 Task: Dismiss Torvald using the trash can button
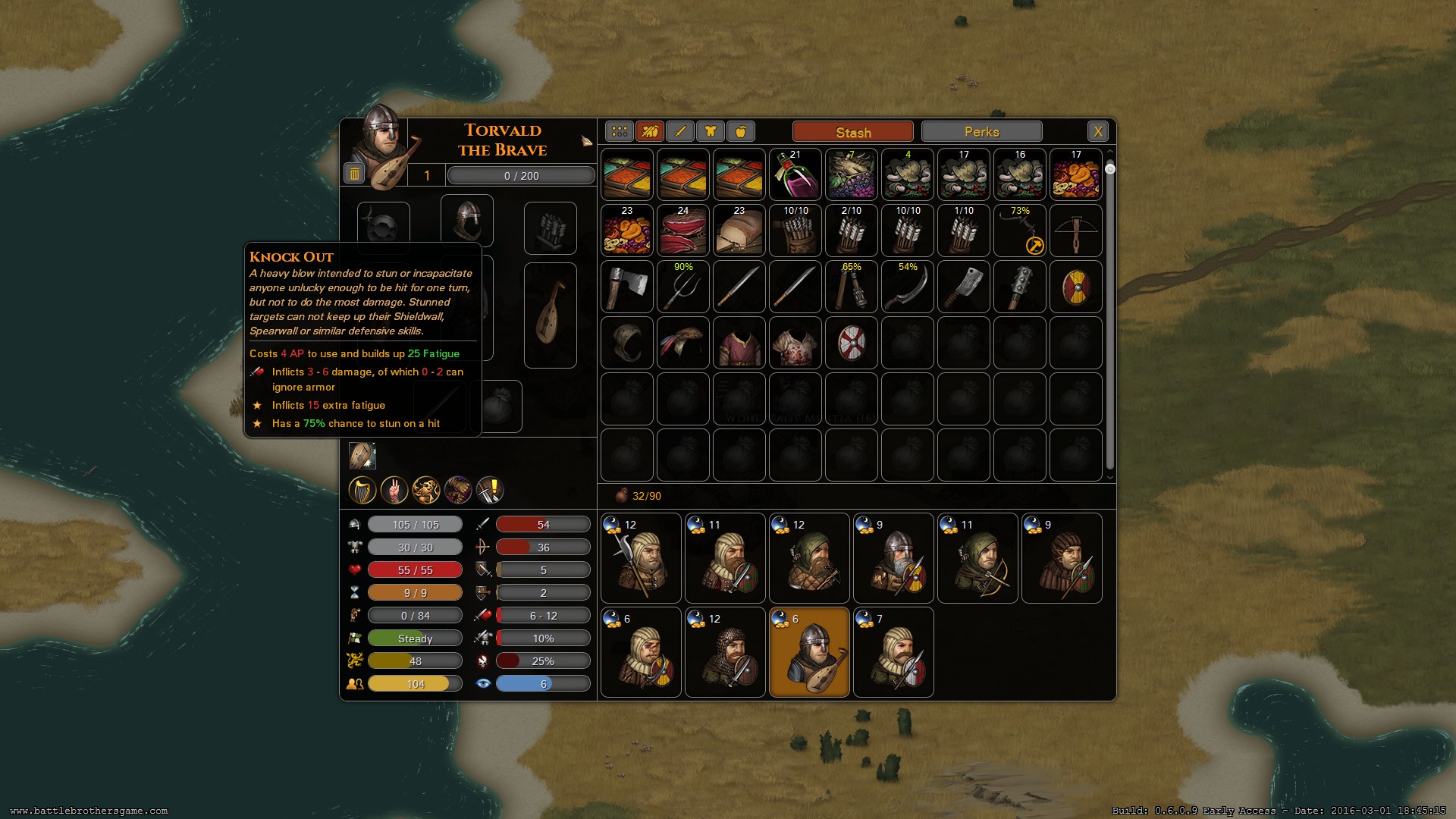click(354, 174)
